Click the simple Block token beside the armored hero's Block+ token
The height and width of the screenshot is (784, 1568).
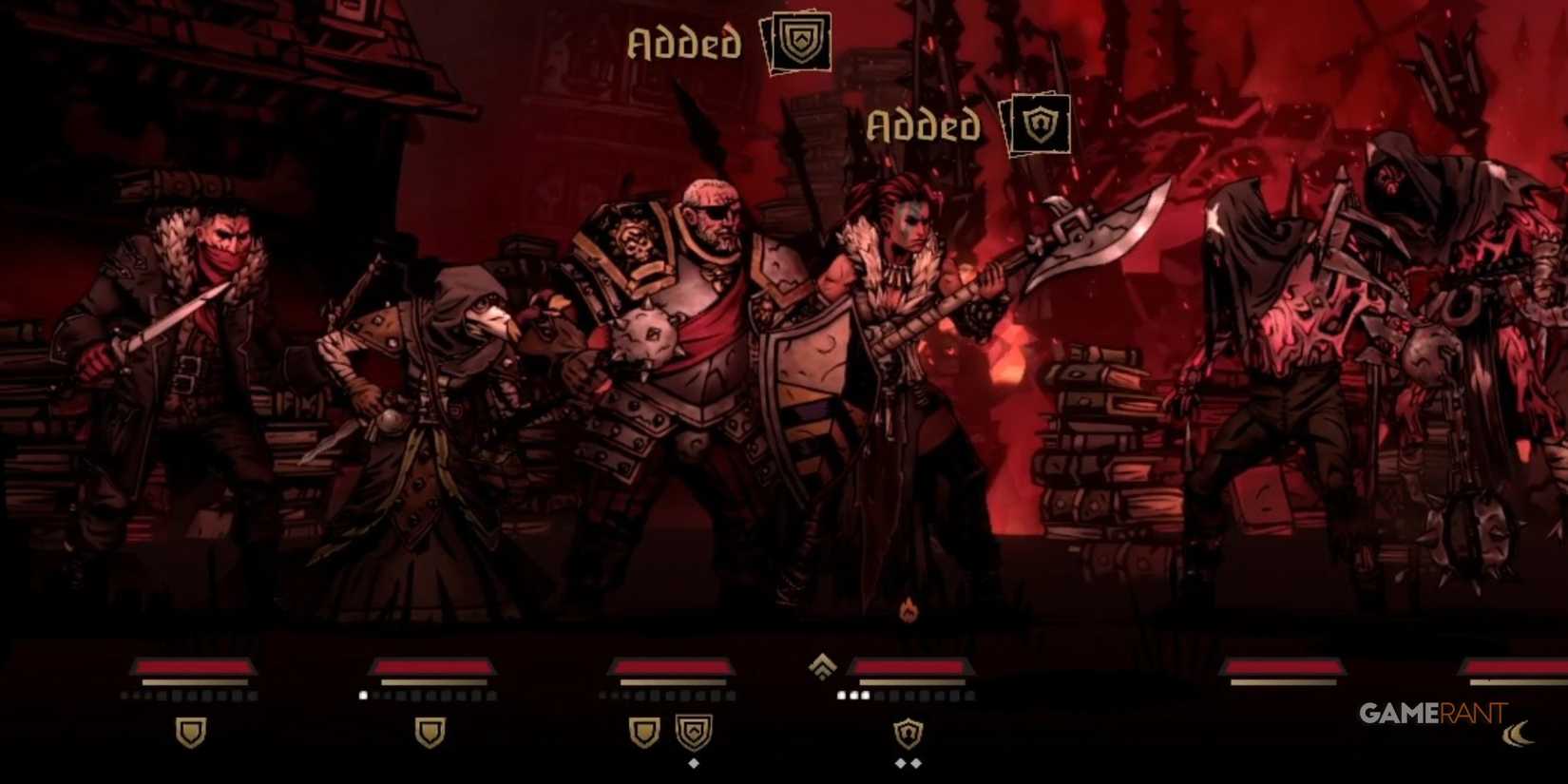click(x=644, y=730)
